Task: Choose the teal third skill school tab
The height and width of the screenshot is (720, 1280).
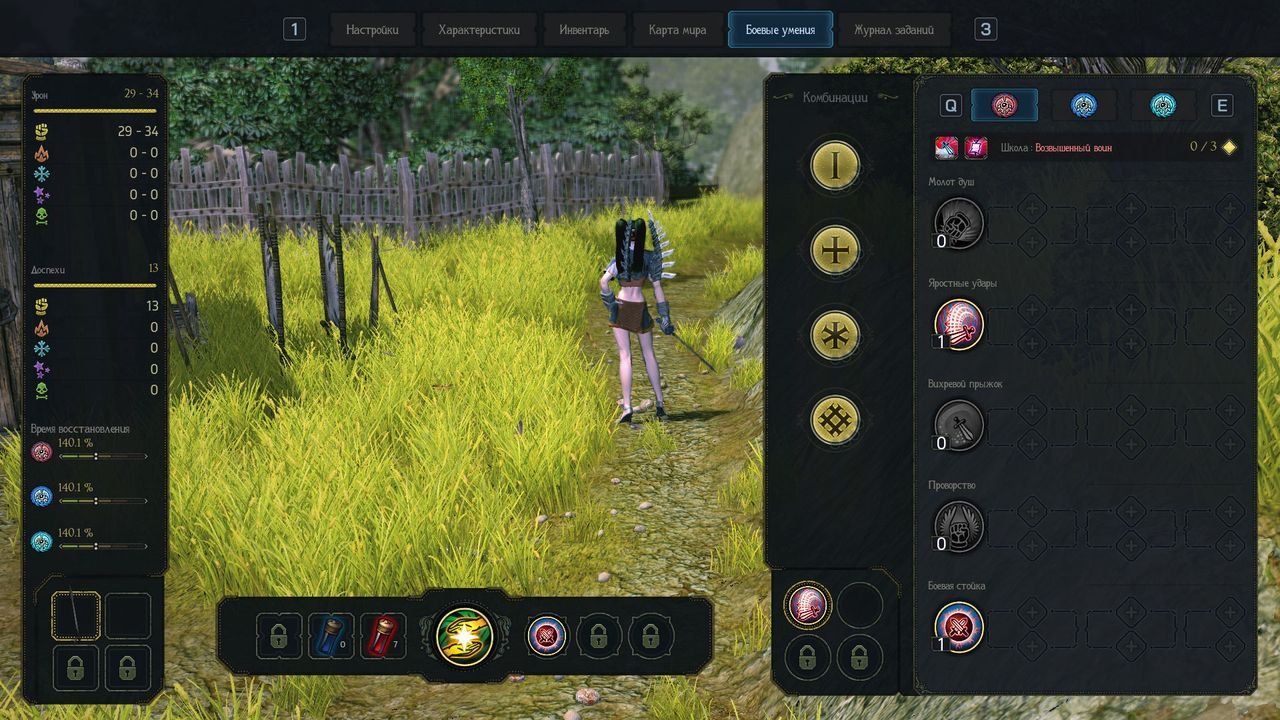Action: pos(1163,105)
